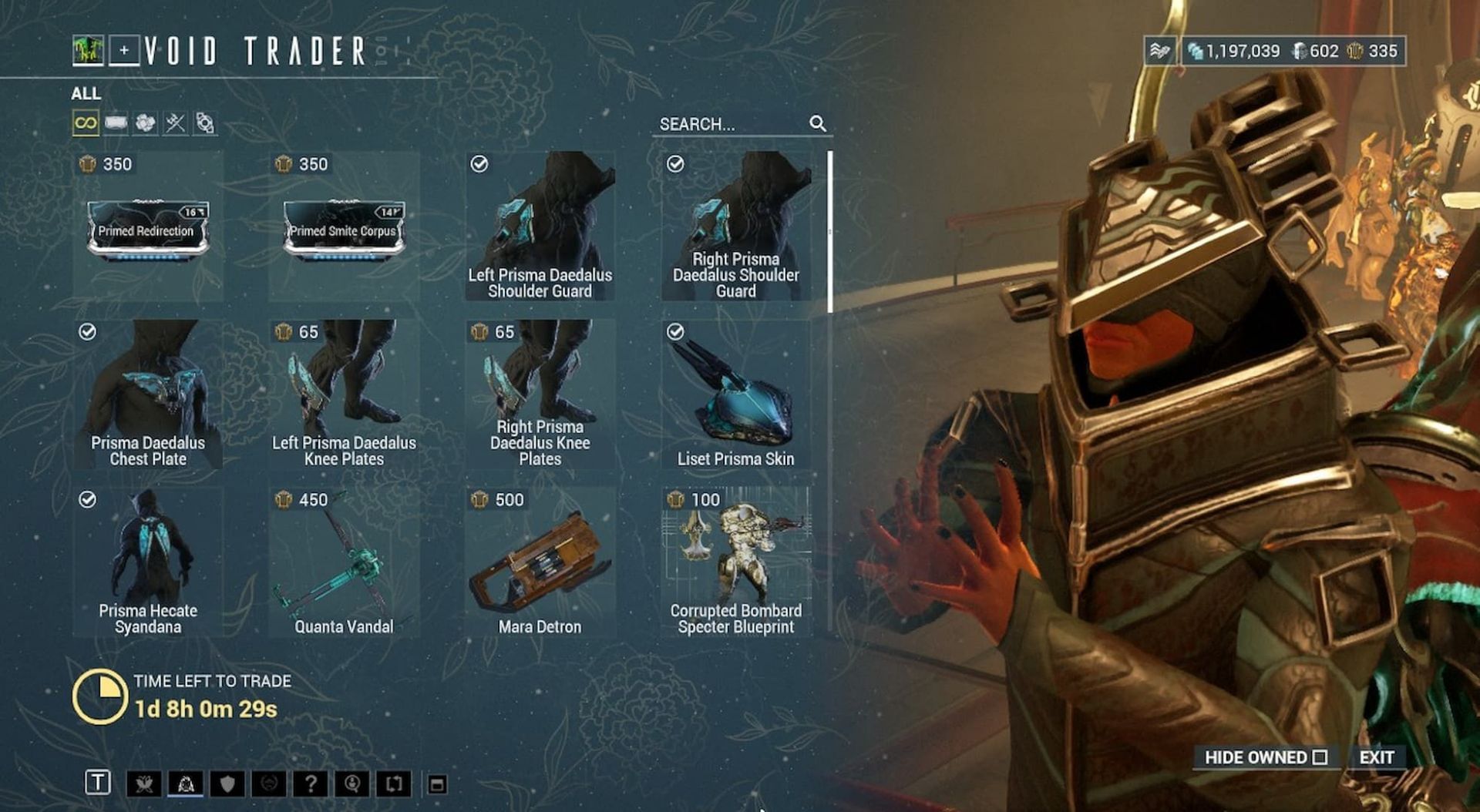This screenshot has height=812, width=1480.
Task: Select the mods category filter icon
Action: tap(115, 122)
